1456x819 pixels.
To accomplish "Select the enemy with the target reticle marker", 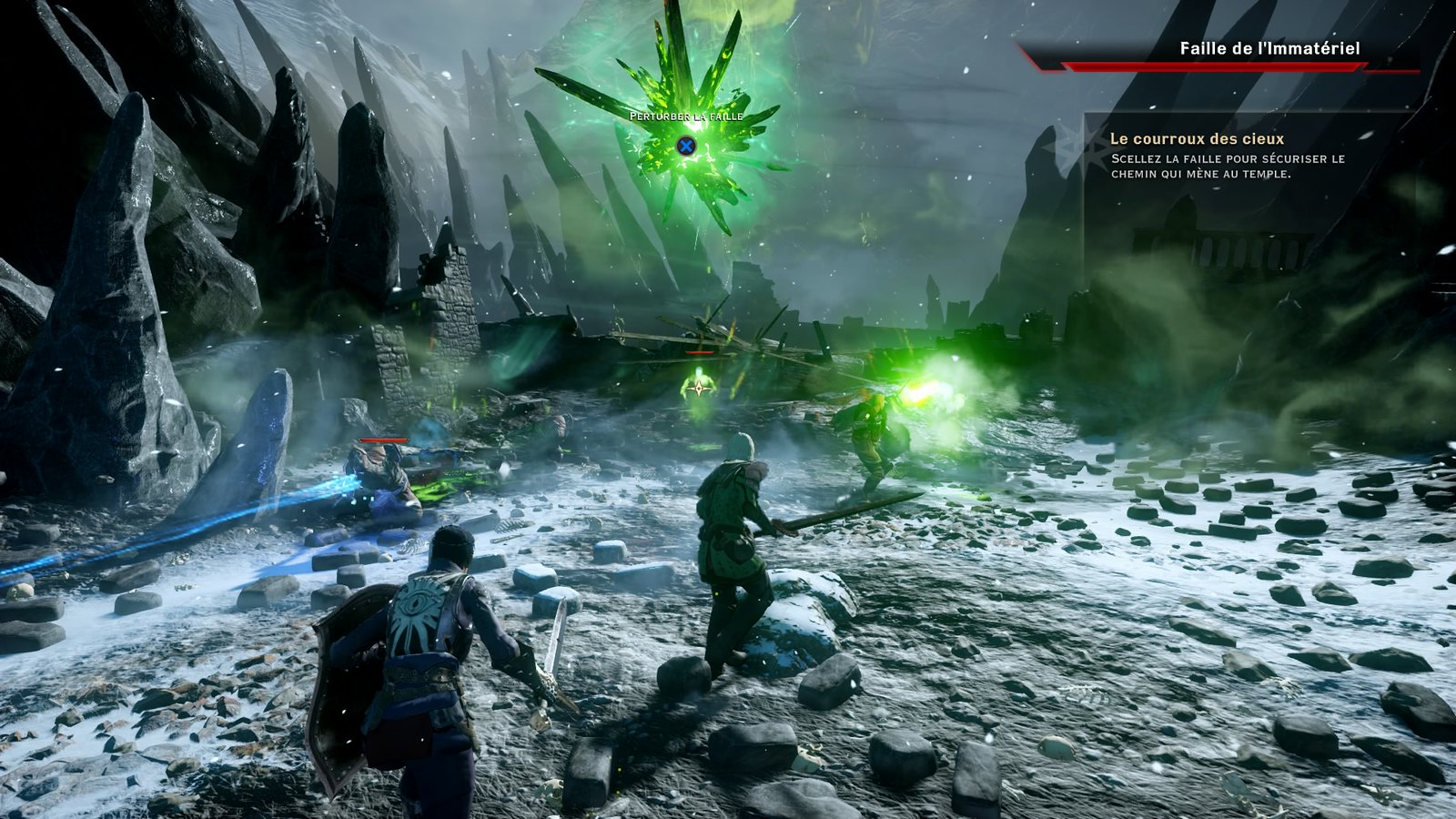I will tap(698, 387).
